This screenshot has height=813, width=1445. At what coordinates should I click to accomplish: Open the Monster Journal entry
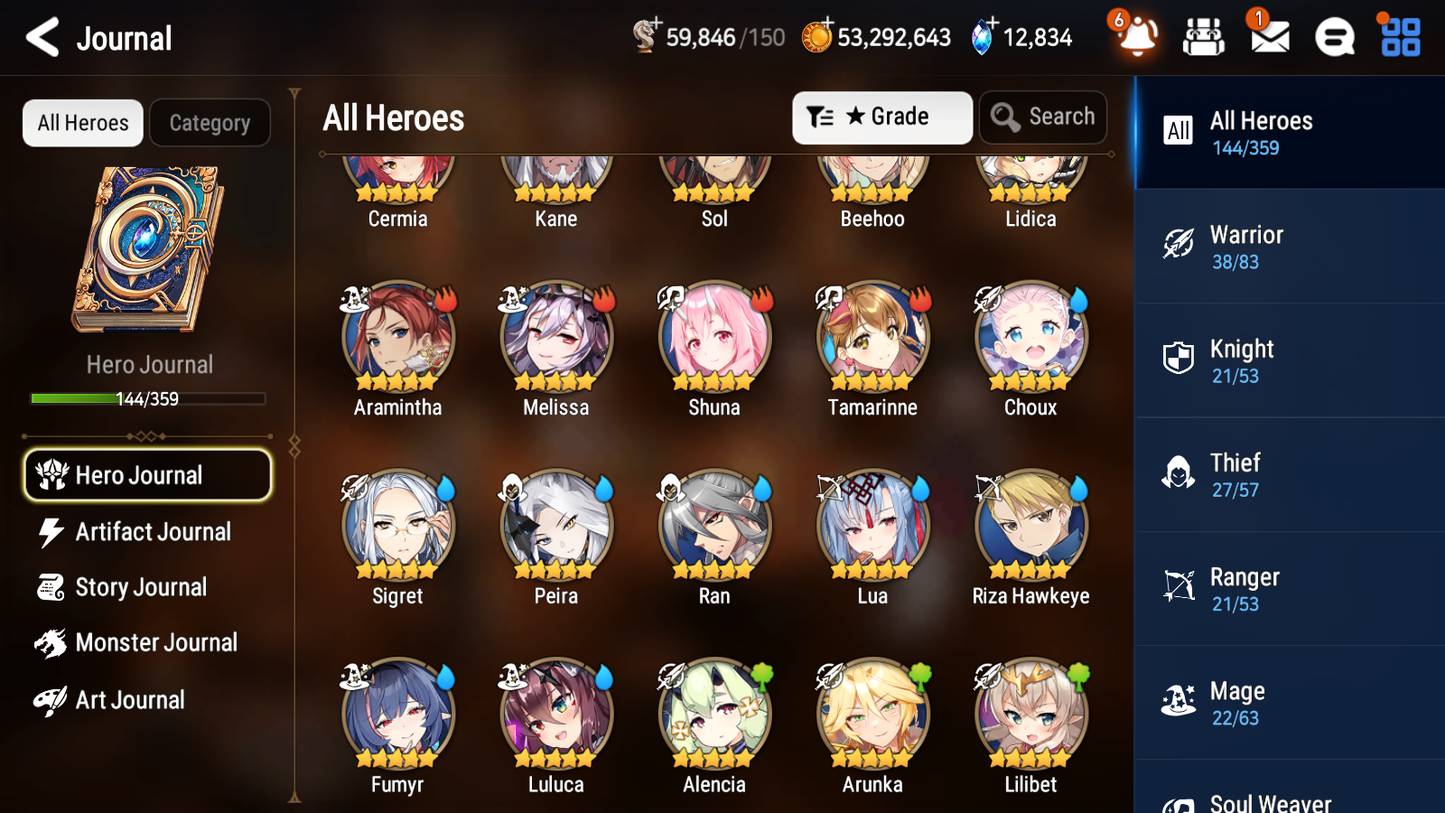pos(153,643)
